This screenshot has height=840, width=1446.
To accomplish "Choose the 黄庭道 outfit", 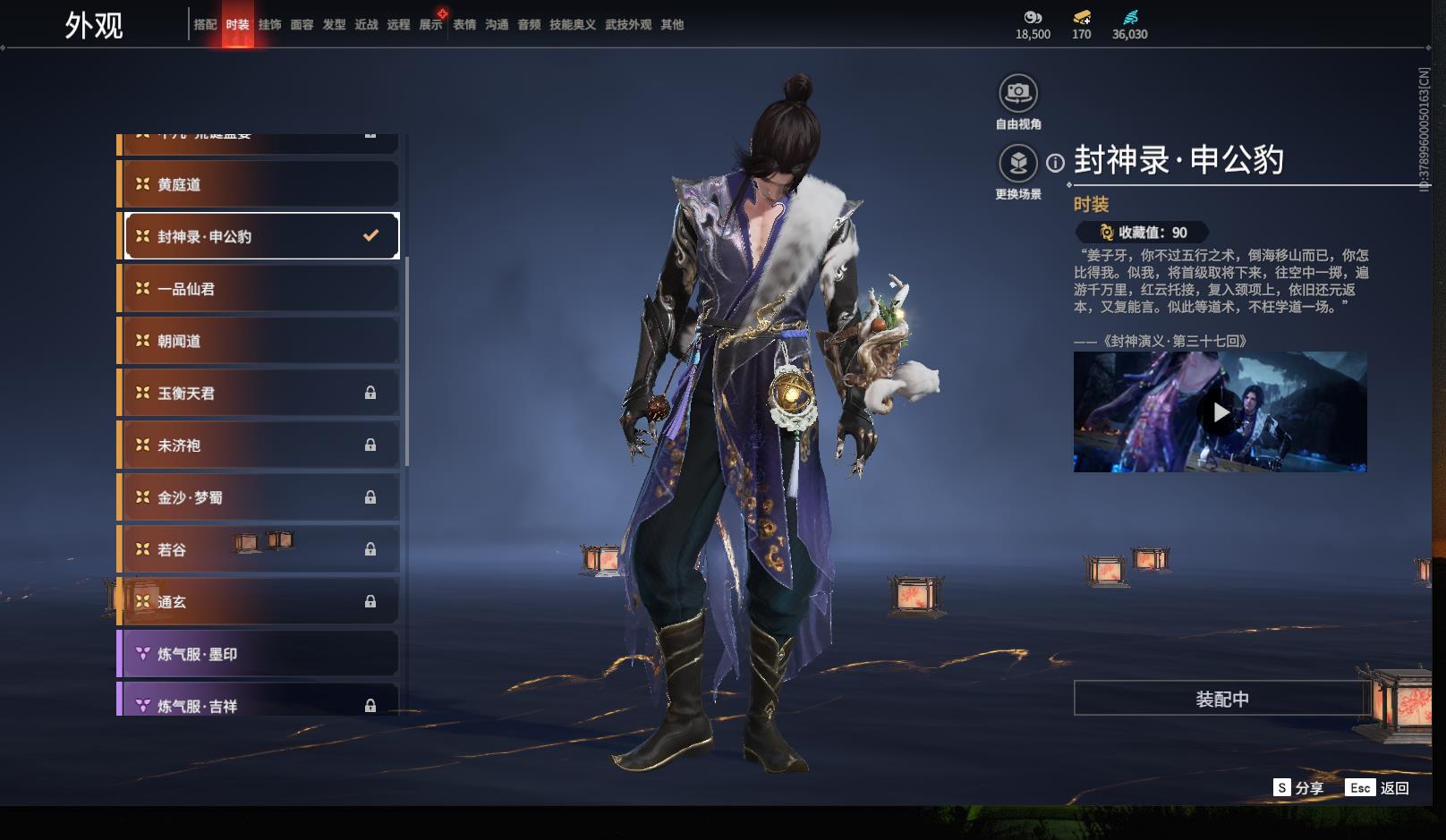I will tap(259, 184).
